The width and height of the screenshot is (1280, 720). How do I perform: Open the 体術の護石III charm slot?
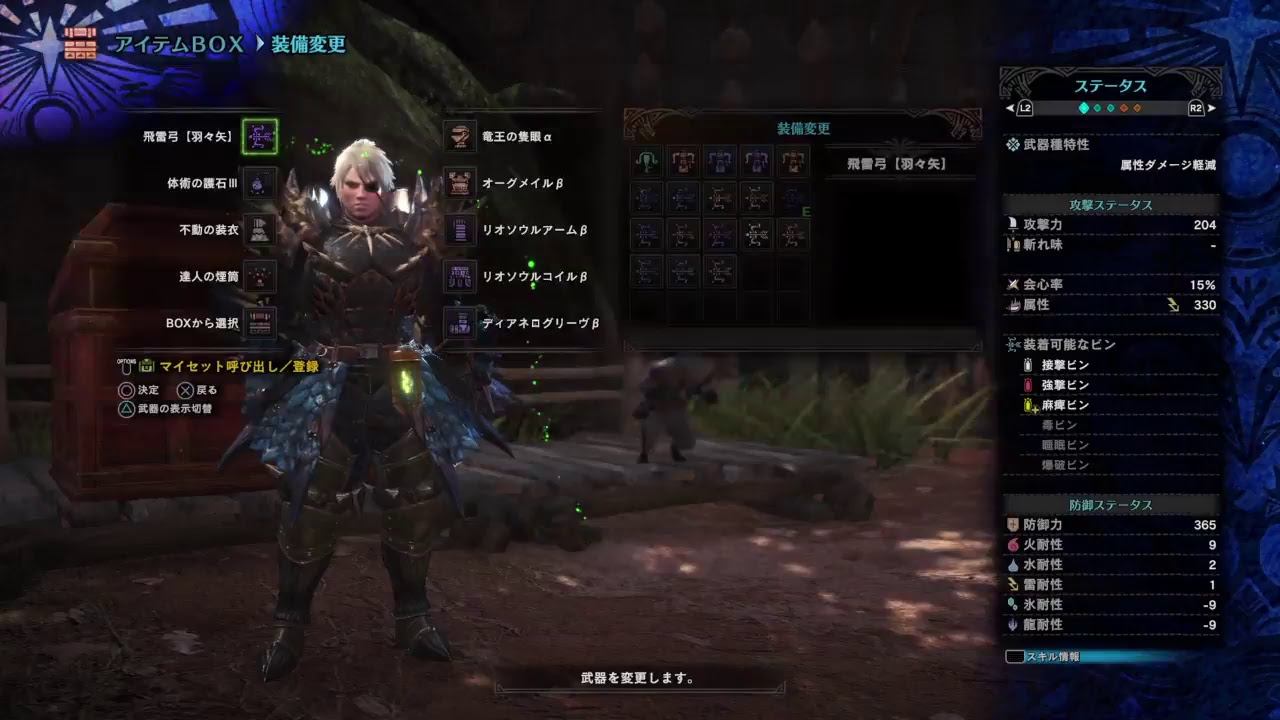[x=261, y=184]
